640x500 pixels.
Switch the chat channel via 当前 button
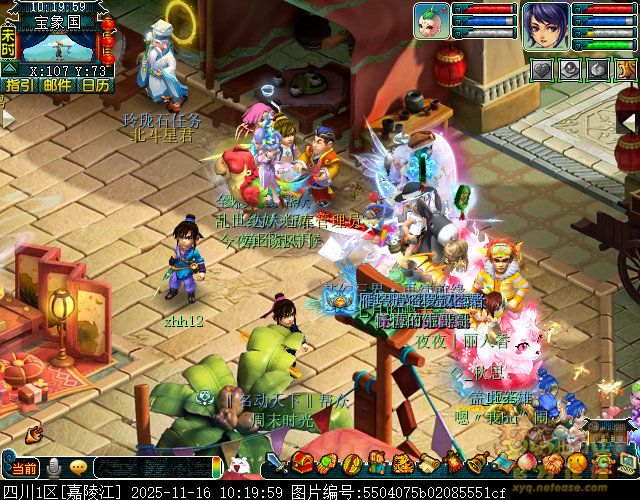pos(21,467)
